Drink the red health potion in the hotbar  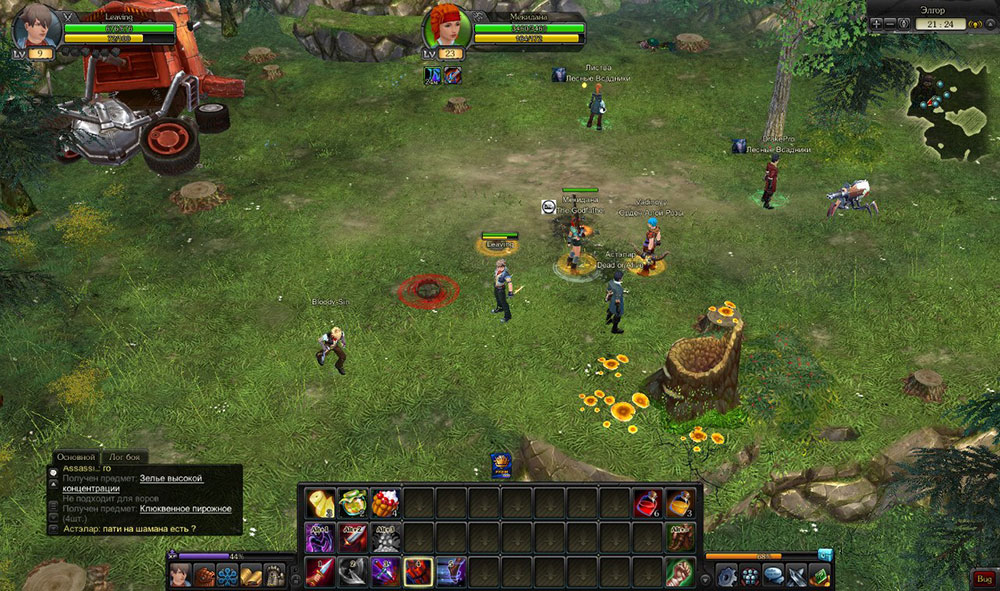647,502
